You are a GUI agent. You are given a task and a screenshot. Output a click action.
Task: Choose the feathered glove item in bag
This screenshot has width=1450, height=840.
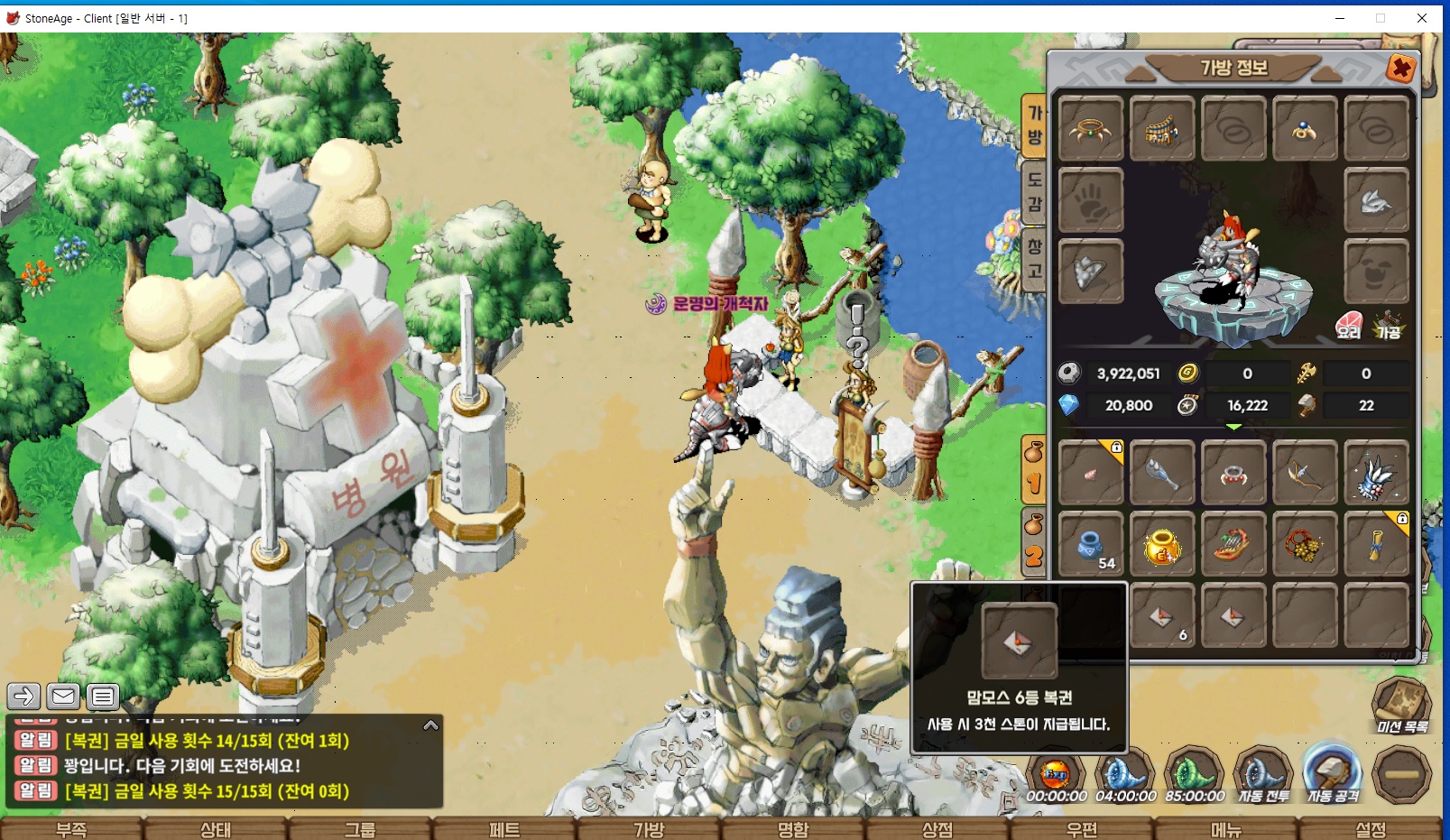tap(1376, 473)
